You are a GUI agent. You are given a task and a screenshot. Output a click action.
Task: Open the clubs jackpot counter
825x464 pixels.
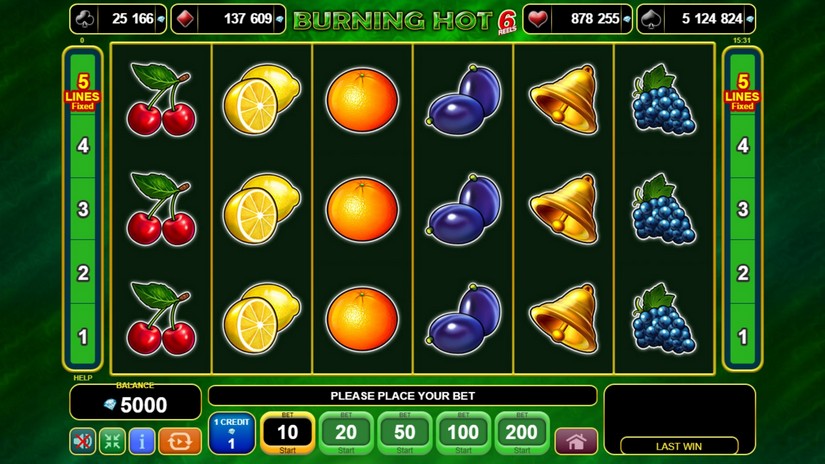click(x=115, y=19)
